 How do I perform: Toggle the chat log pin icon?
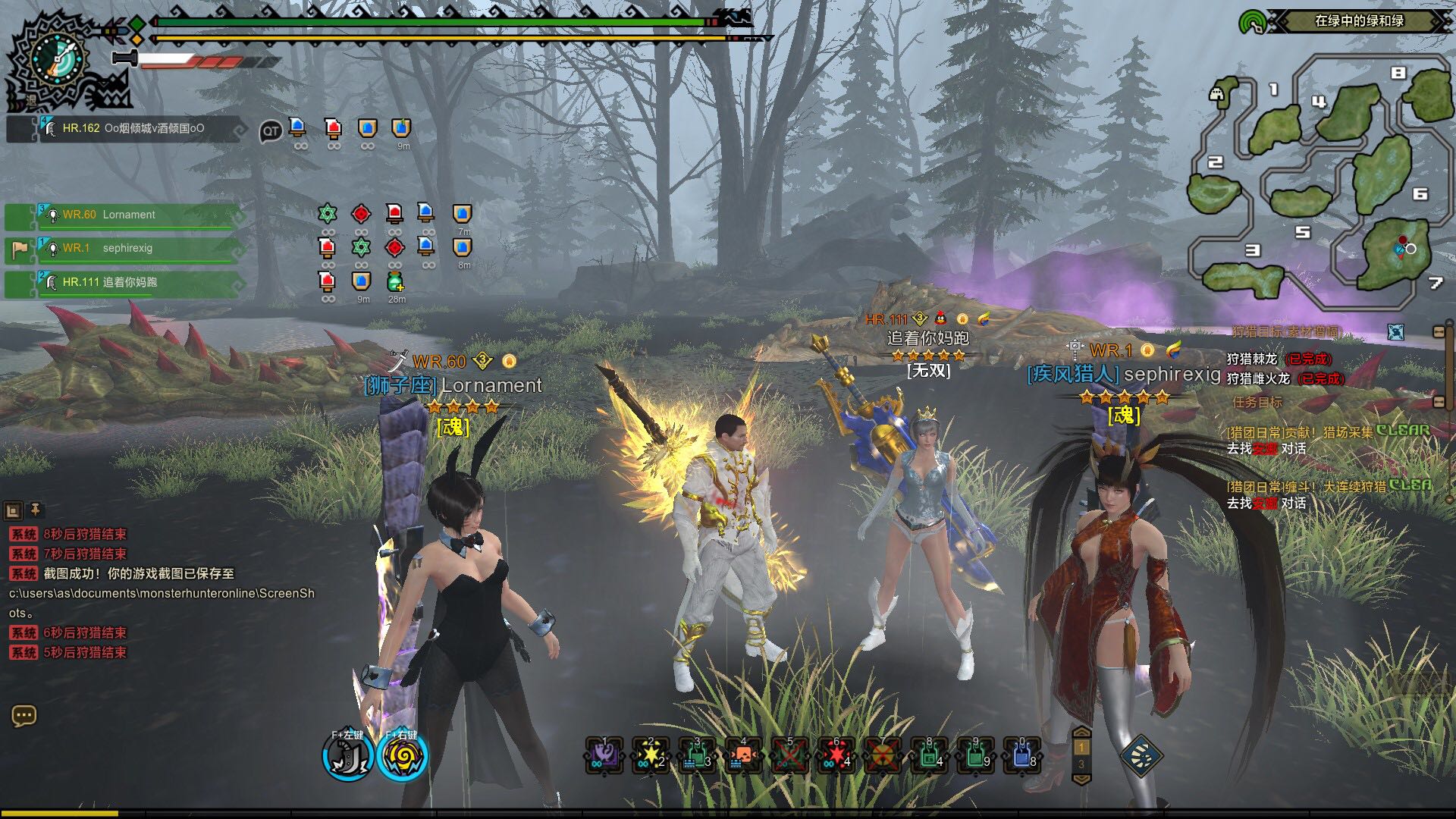tap(35, 510)
